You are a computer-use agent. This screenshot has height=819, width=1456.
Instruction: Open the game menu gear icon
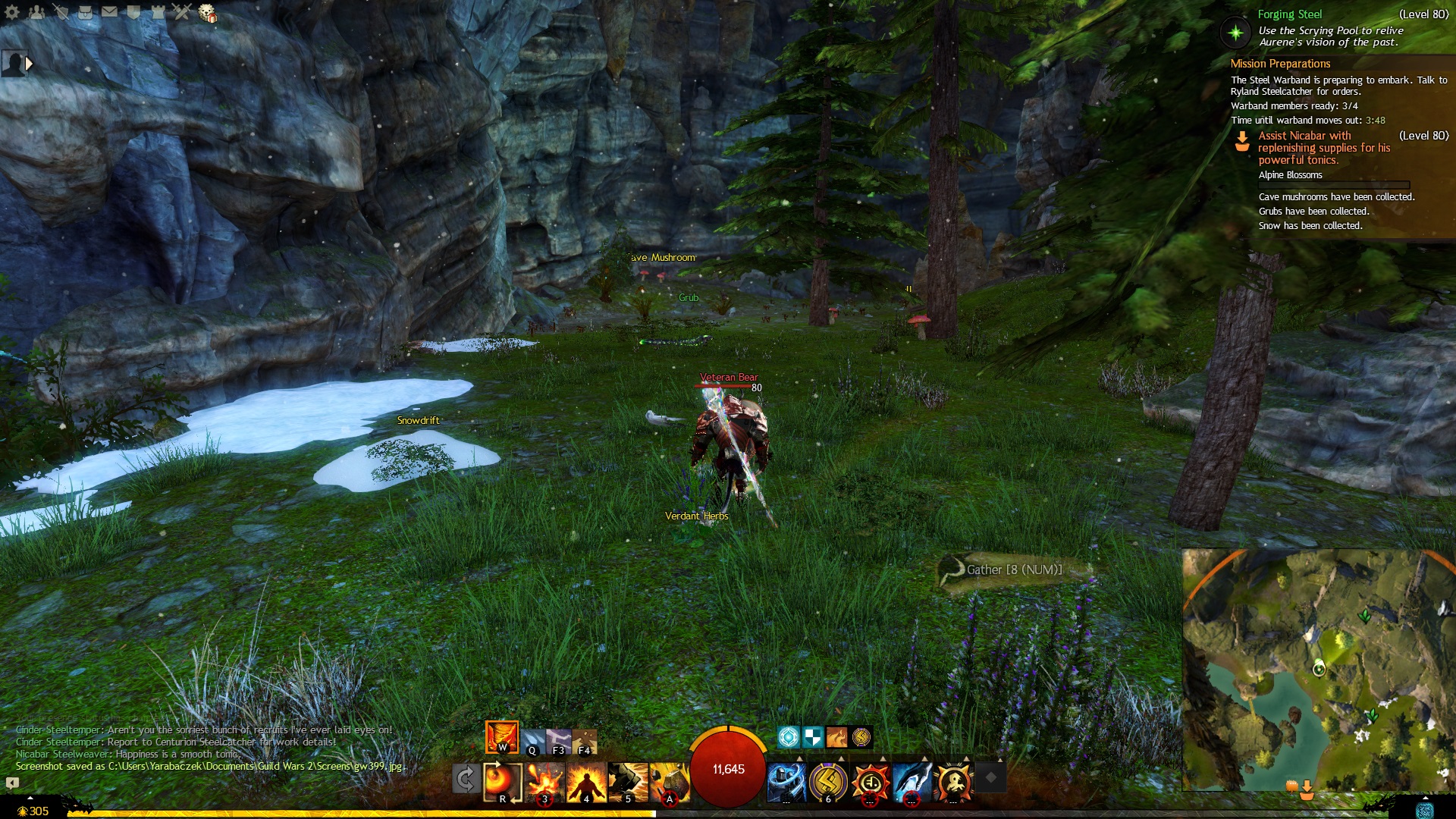pyautogui.click(x=12, y=12)
